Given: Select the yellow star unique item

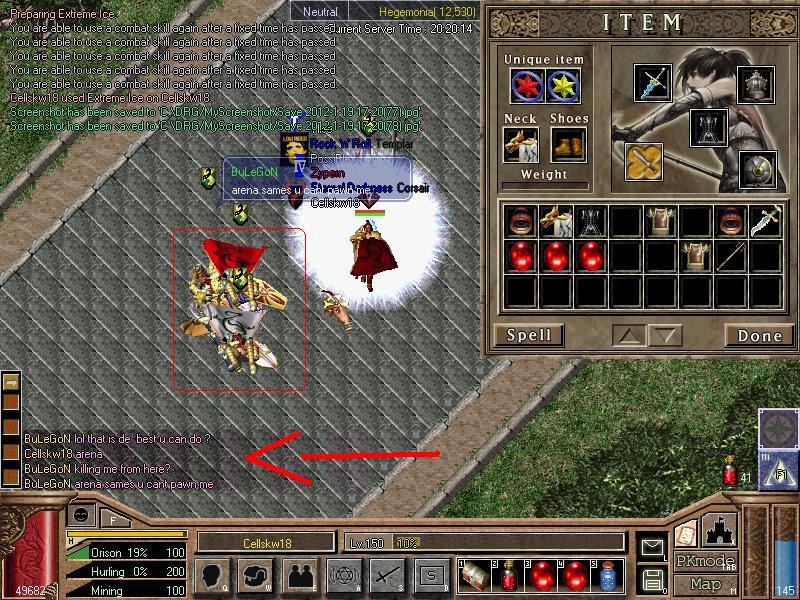Looking at the screenshot, I should (567, 87).
